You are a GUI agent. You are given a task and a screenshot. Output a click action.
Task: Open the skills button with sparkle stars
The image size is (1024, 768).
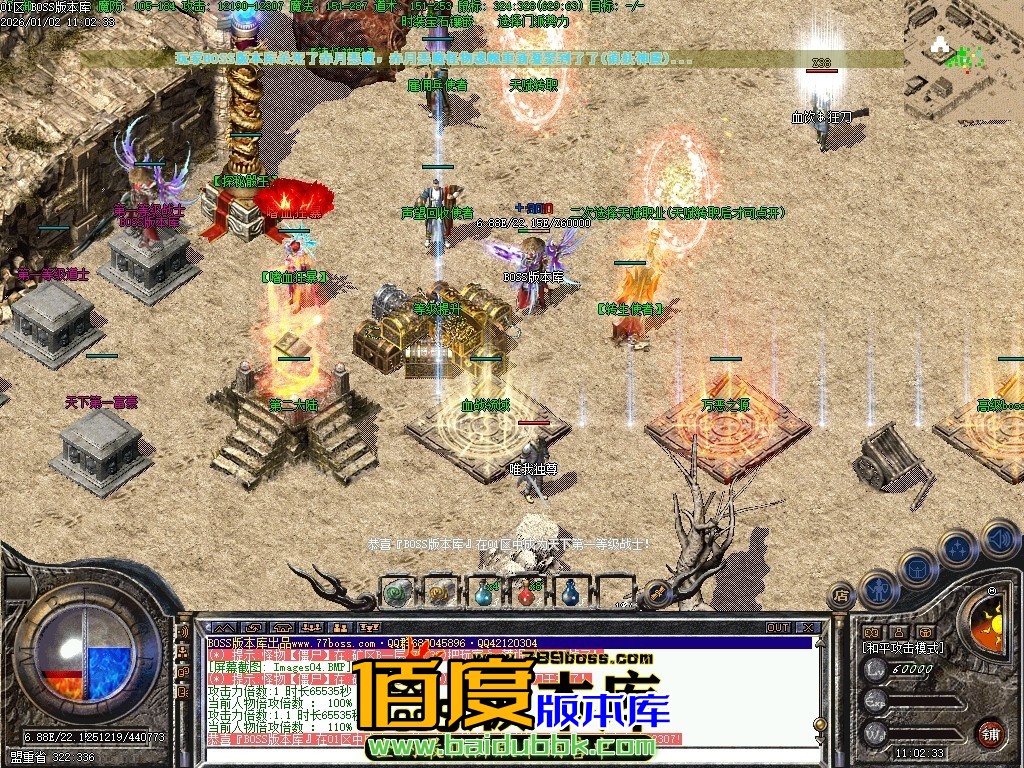pos(958,548)
